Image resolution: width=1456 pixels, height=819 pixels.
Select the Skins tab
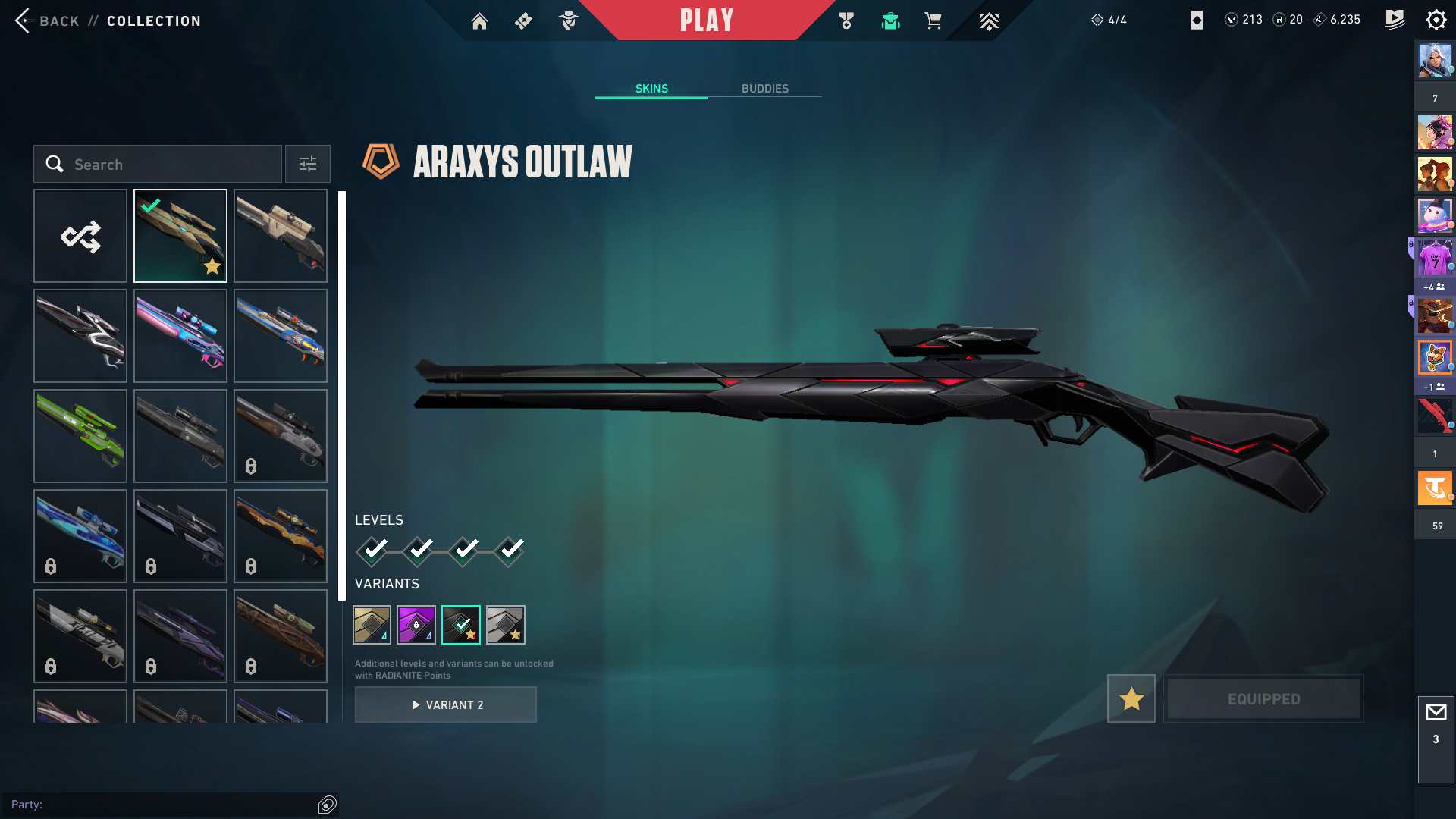(x=651, y=89)
